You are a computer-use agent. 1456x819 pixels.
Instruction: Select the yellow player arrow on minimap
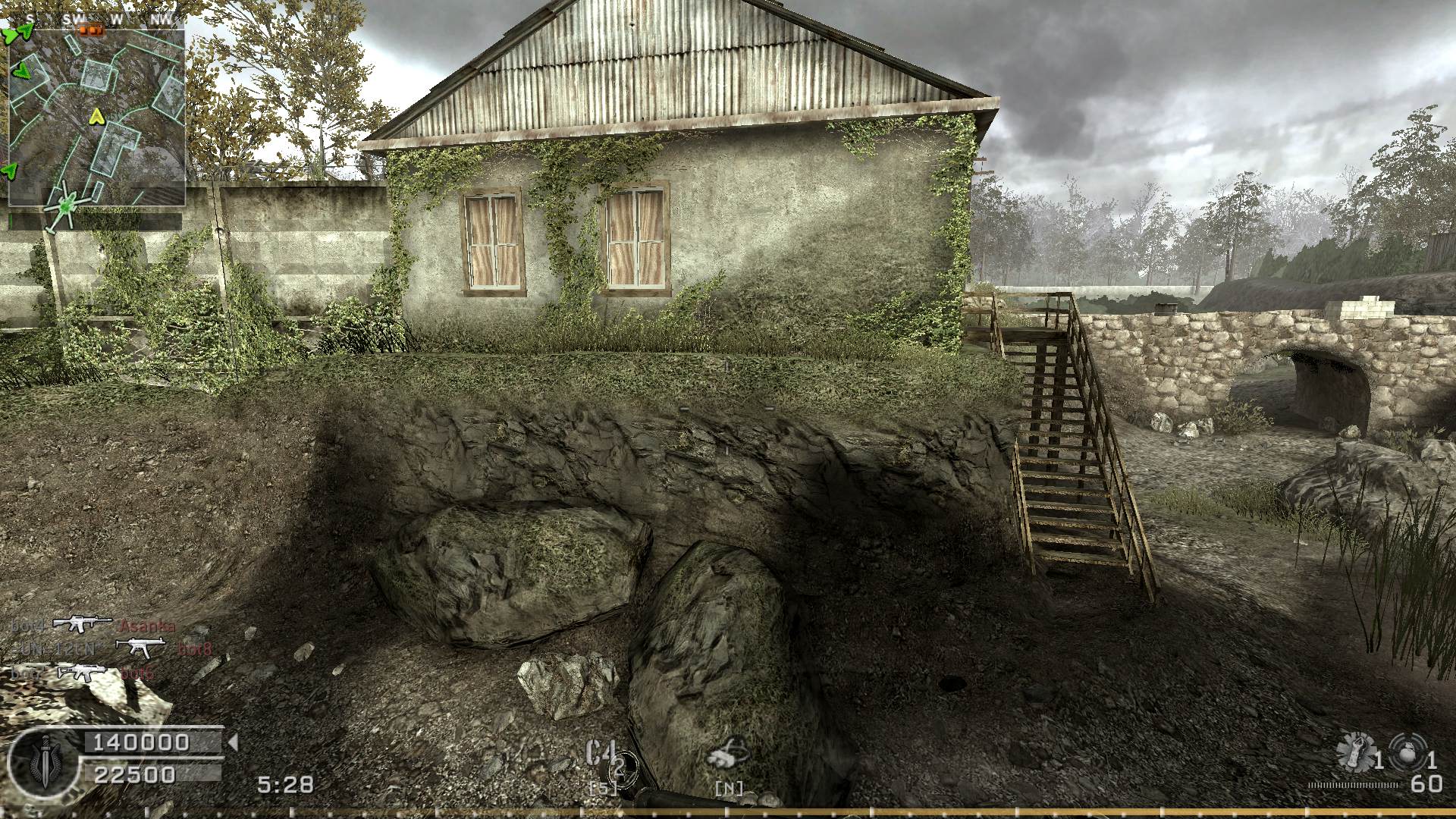click(96, 117)
